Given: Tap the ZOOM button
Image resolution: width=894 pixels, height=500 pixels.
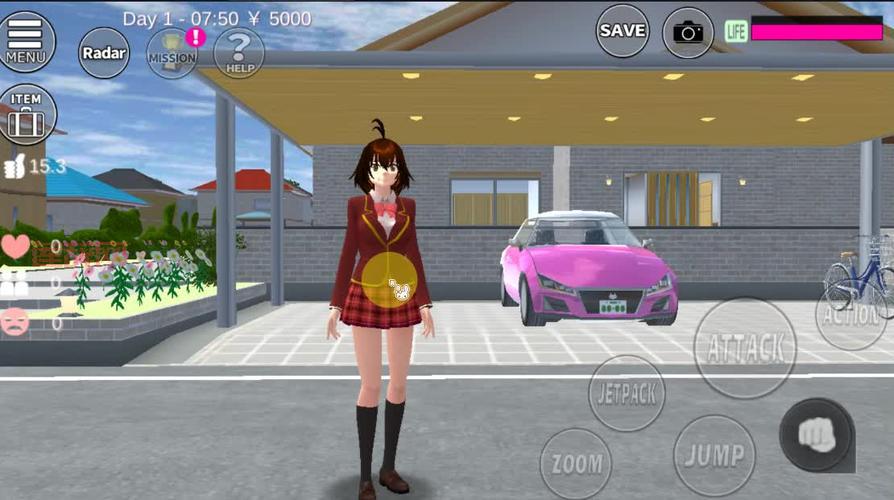Looking at the screenshot, I should point(576,464).
